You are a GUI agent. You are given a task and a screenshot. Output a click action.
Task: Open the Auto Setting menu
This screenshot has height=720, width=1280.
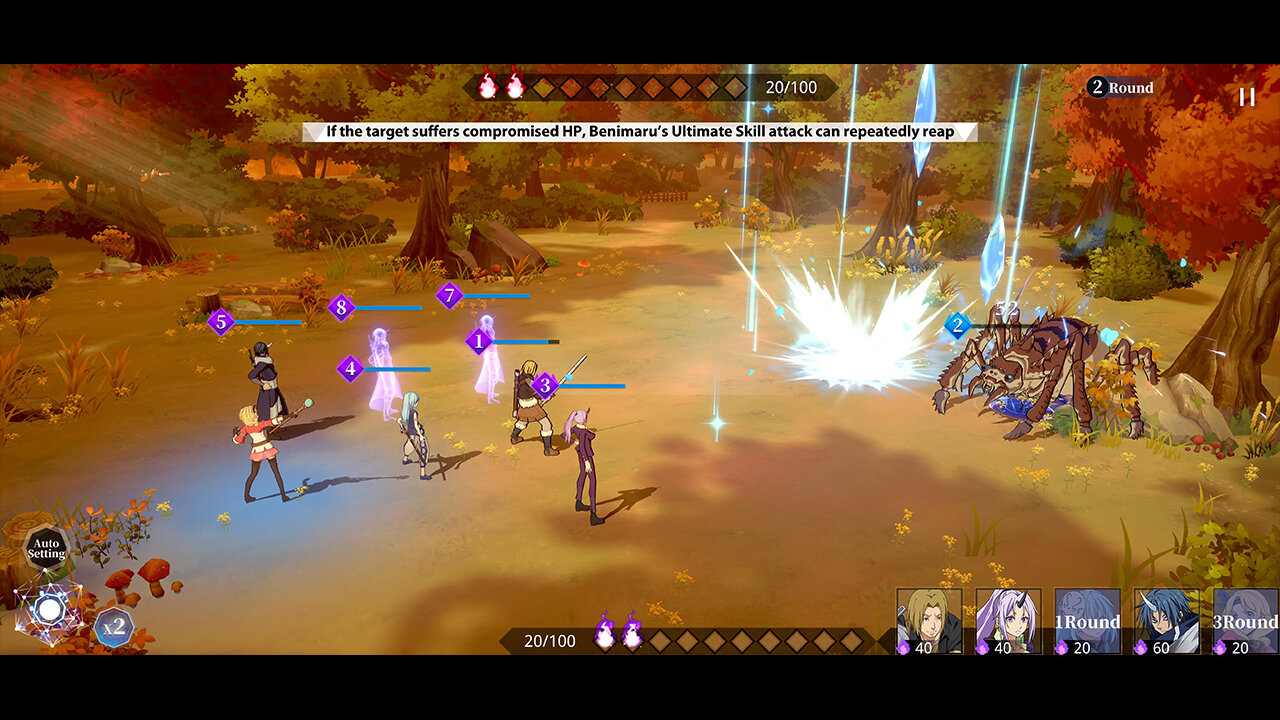(x=46, y=548)
